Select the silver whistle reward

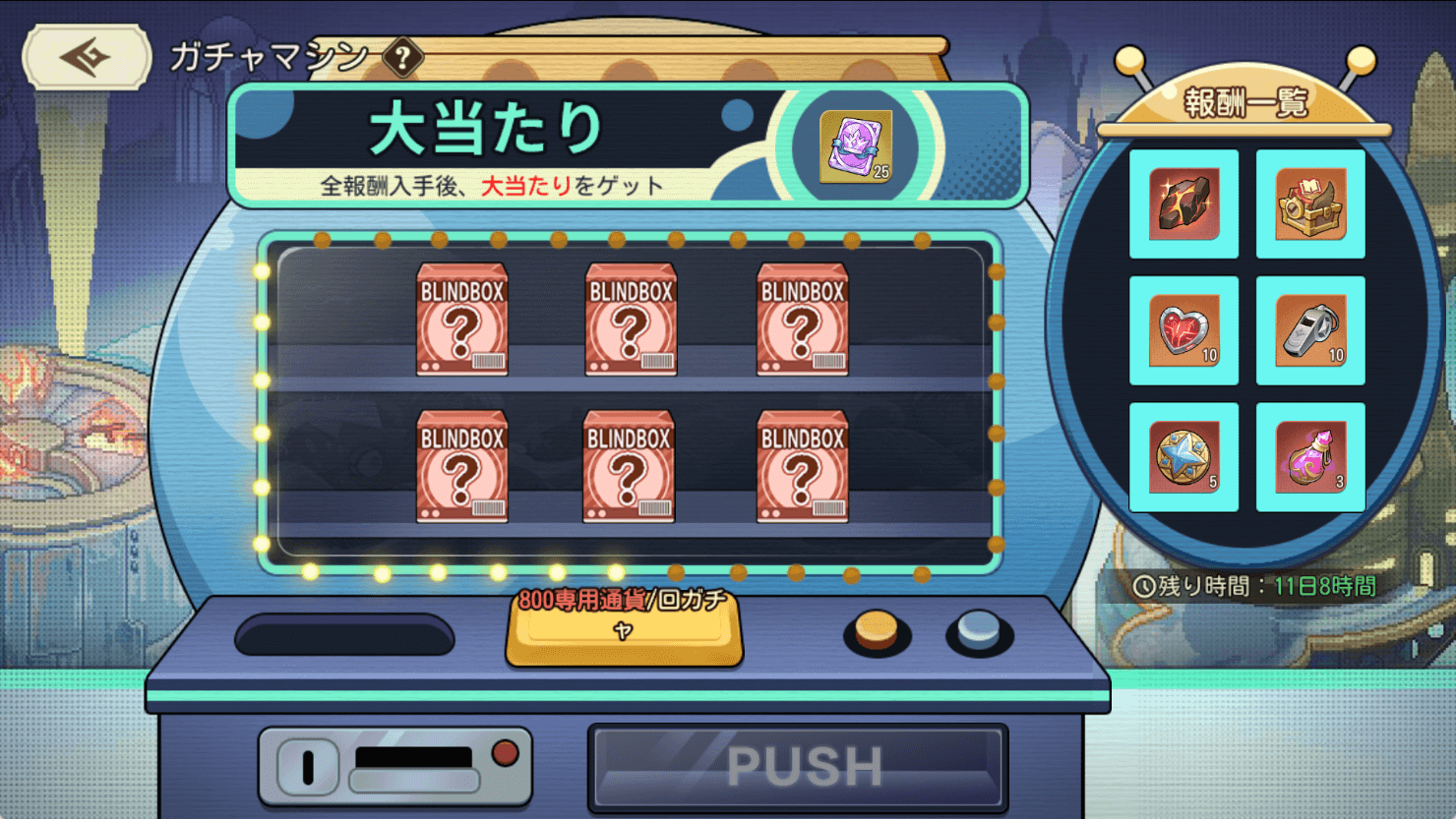click(x=1310, y=330)
